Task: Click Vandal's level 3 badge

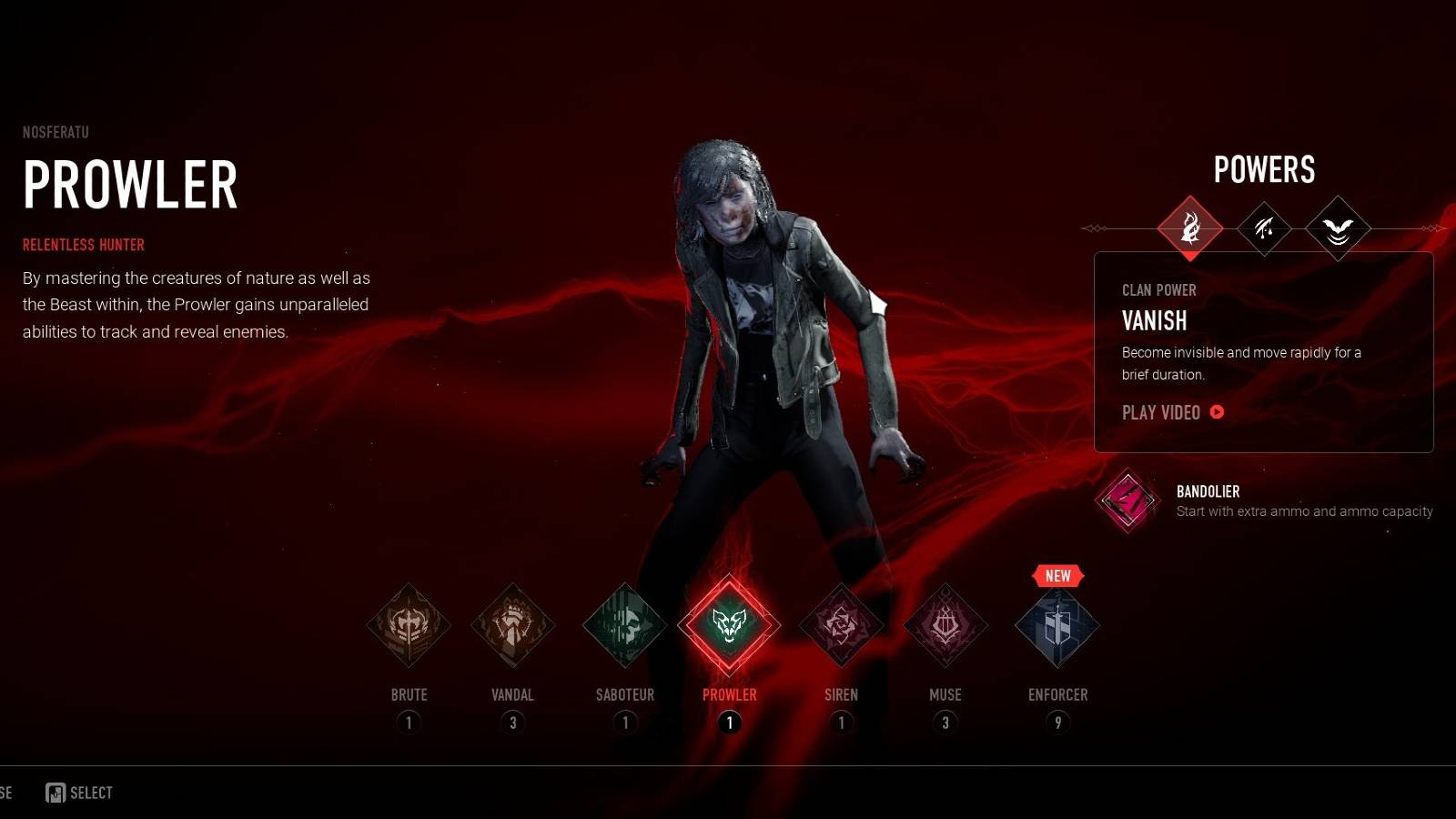Action: 512,721
